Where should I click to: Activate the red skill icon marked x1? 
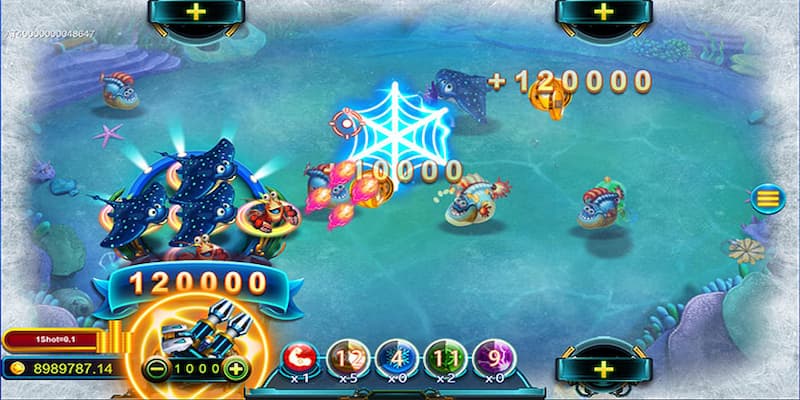point(297,357)
